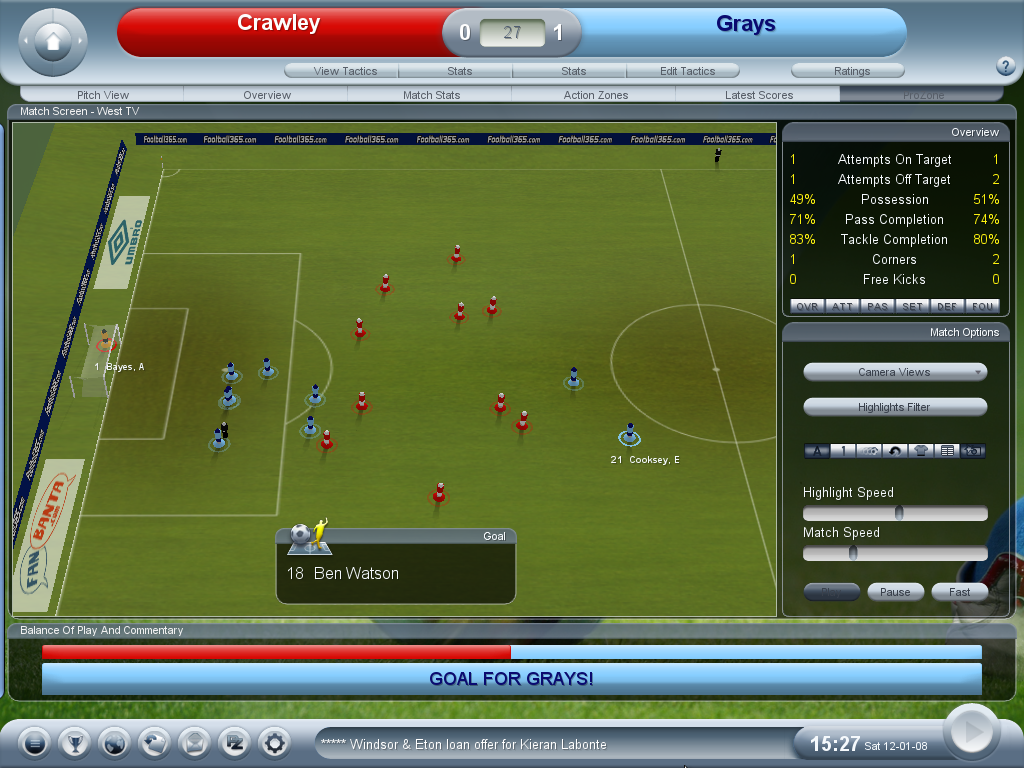
Task: Show the player Ratings
Action: [851, 71]
